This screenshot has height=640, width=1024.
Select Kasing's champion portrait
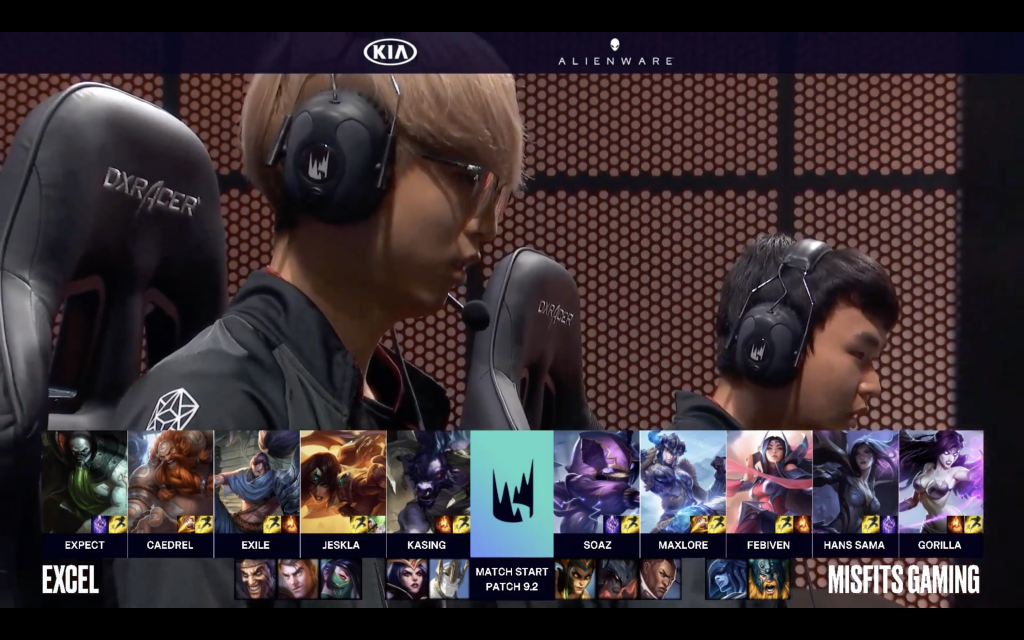(428, 482)
